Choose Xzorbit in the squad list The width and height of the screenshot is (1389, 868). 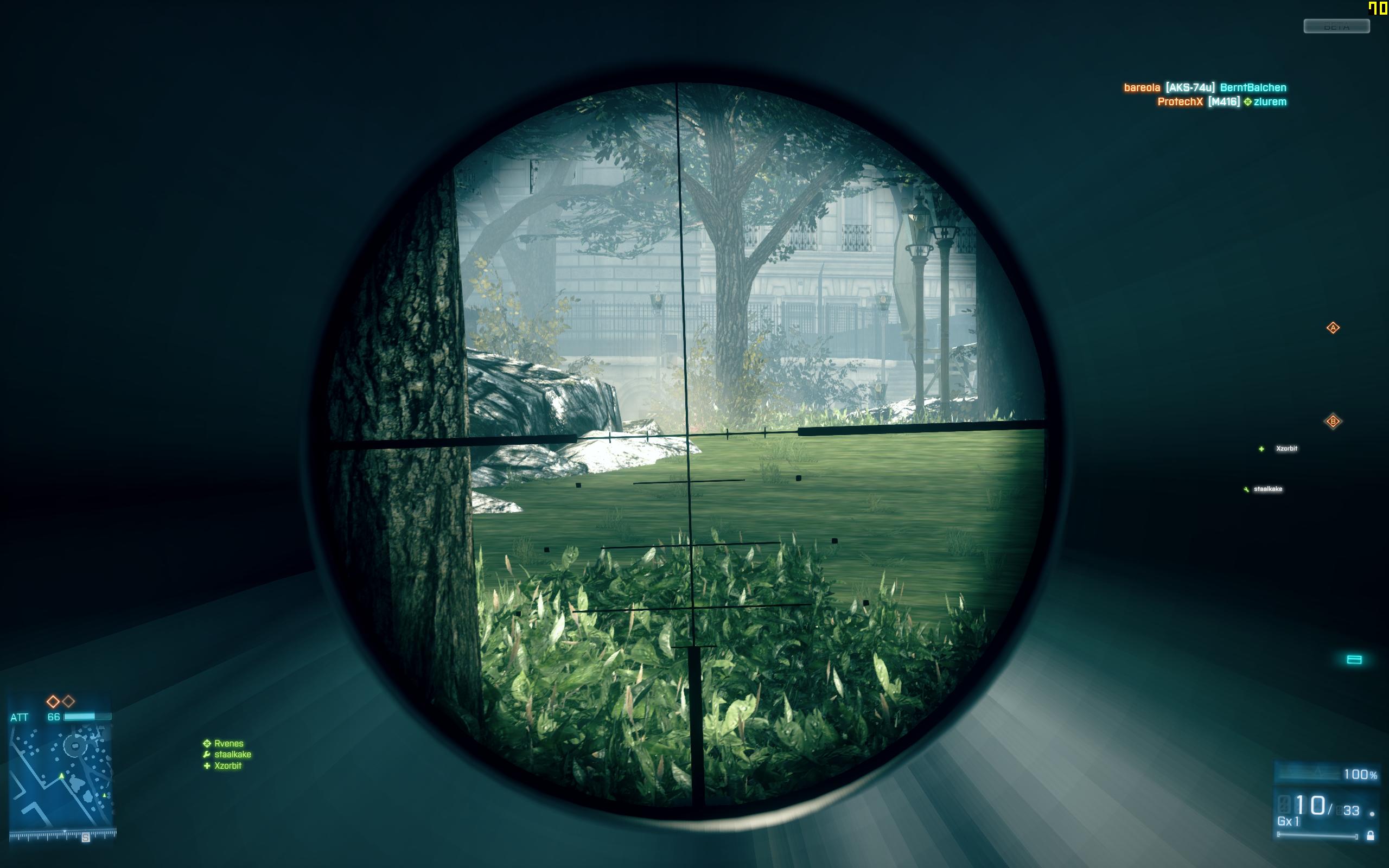(227, 766)
